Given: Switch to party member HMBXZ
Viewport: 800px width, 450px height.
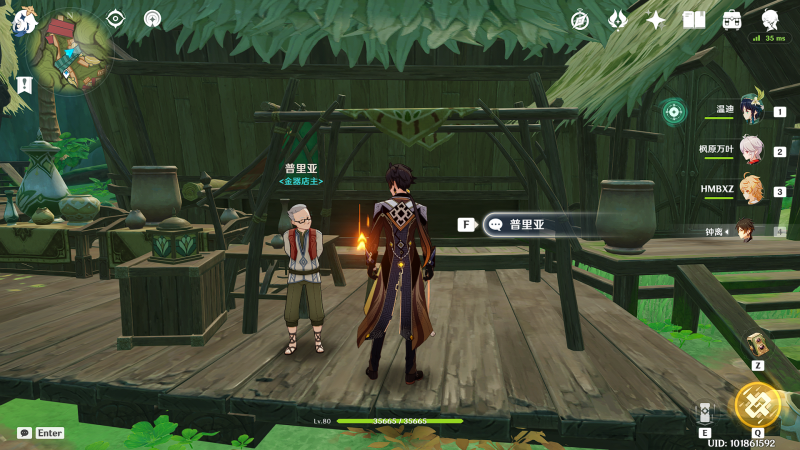Looking at the screenshot, I should click(751, 190).
